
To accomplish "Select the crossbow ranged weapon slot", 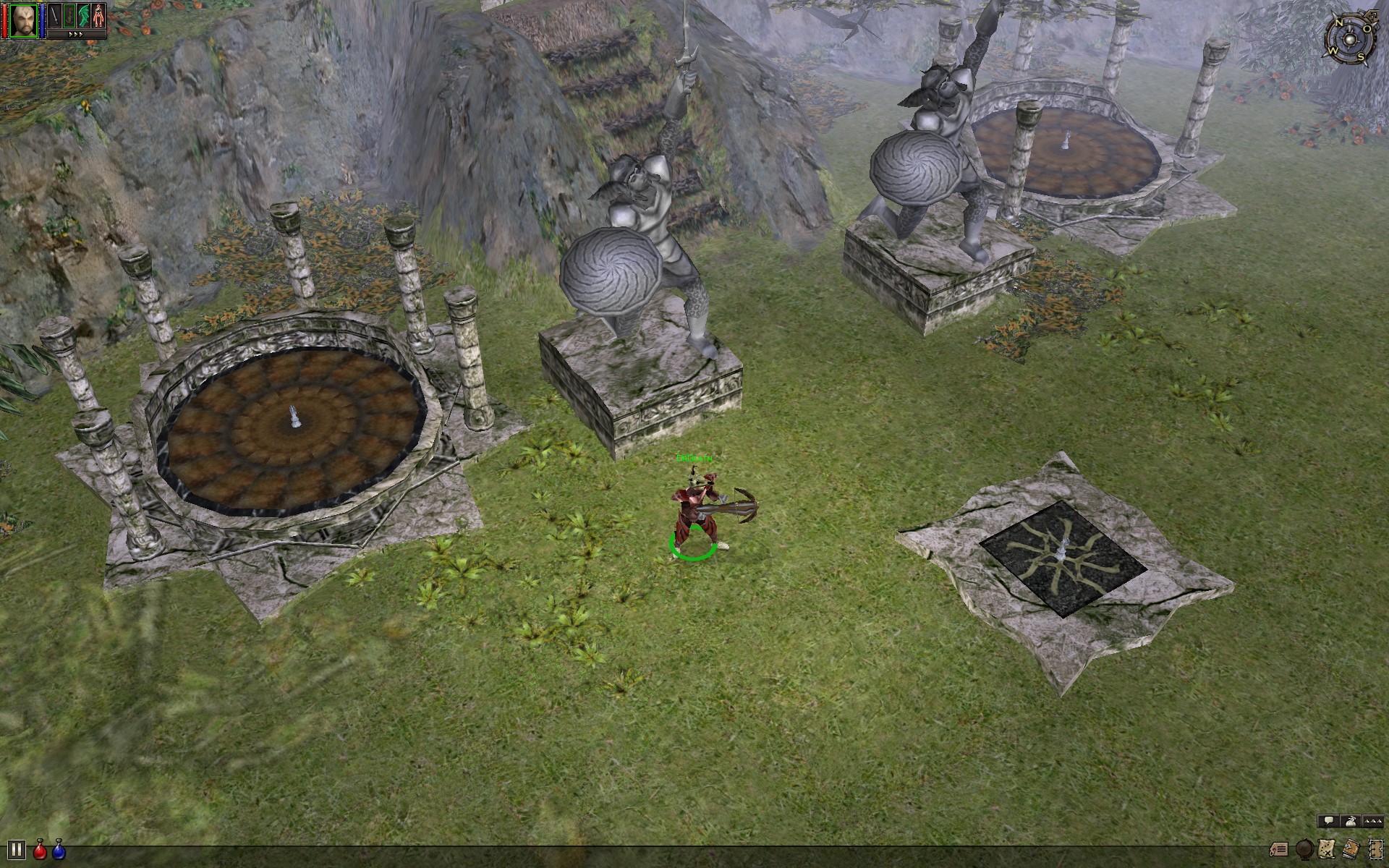I will coord(69,16).
